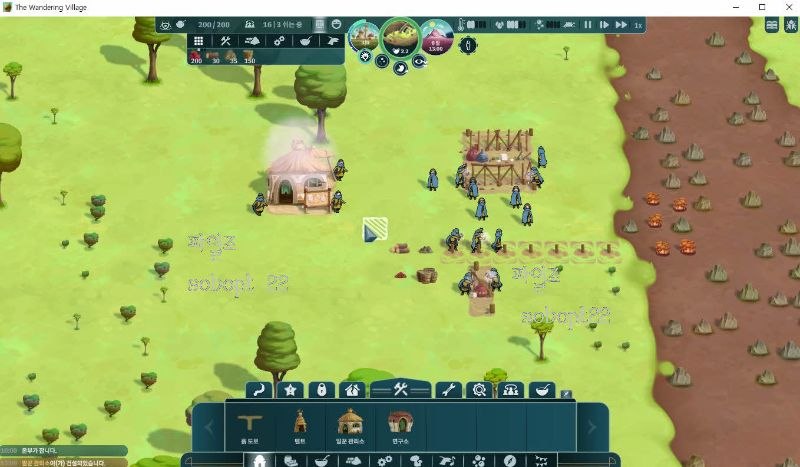Open the house category in bottom bar
Viewport: 800px width, 467px height.
(x=260, y=461)
